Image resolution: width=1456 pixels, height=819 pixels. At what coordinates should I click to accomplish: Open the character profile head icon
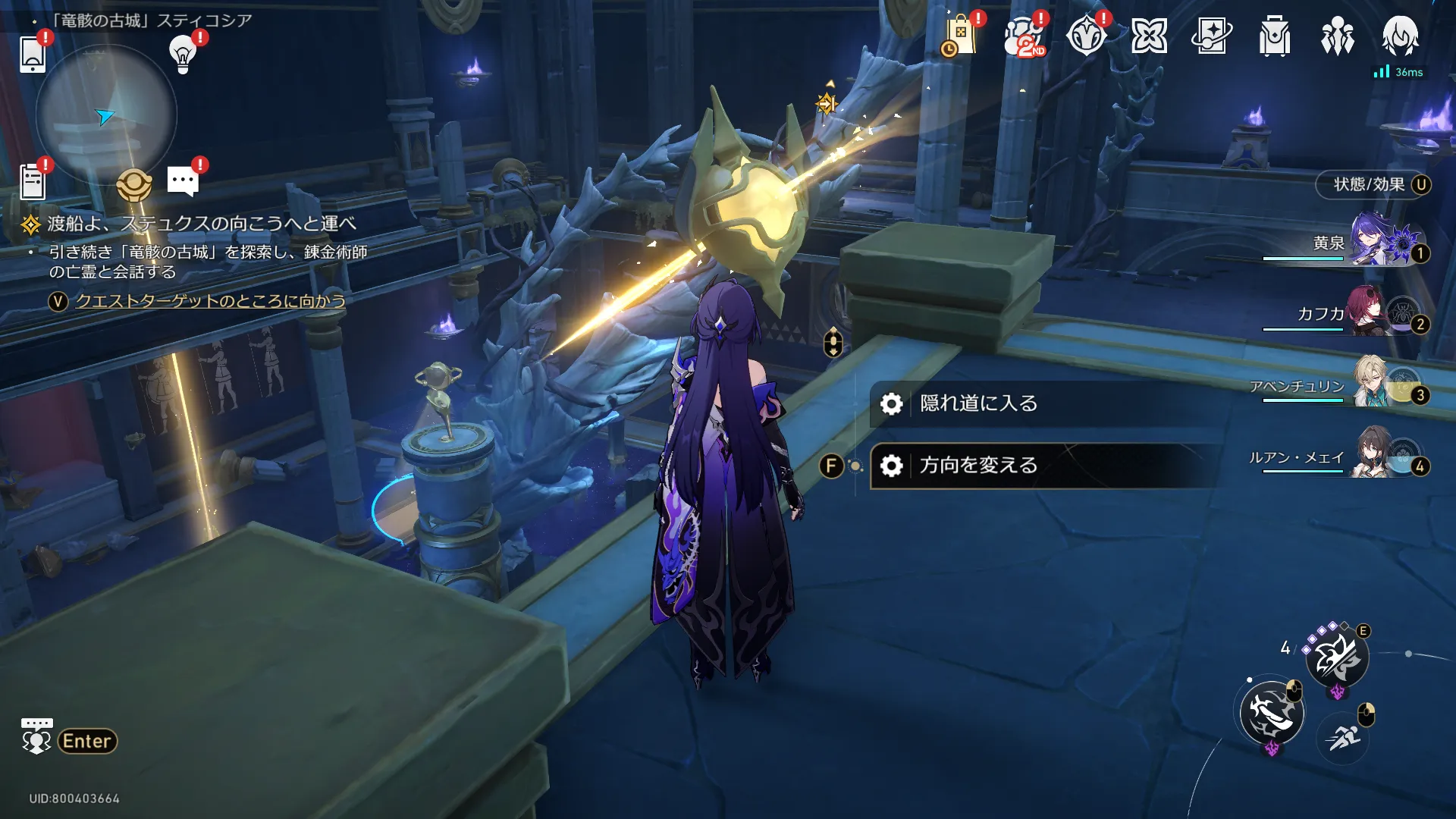click(1400, 36)
